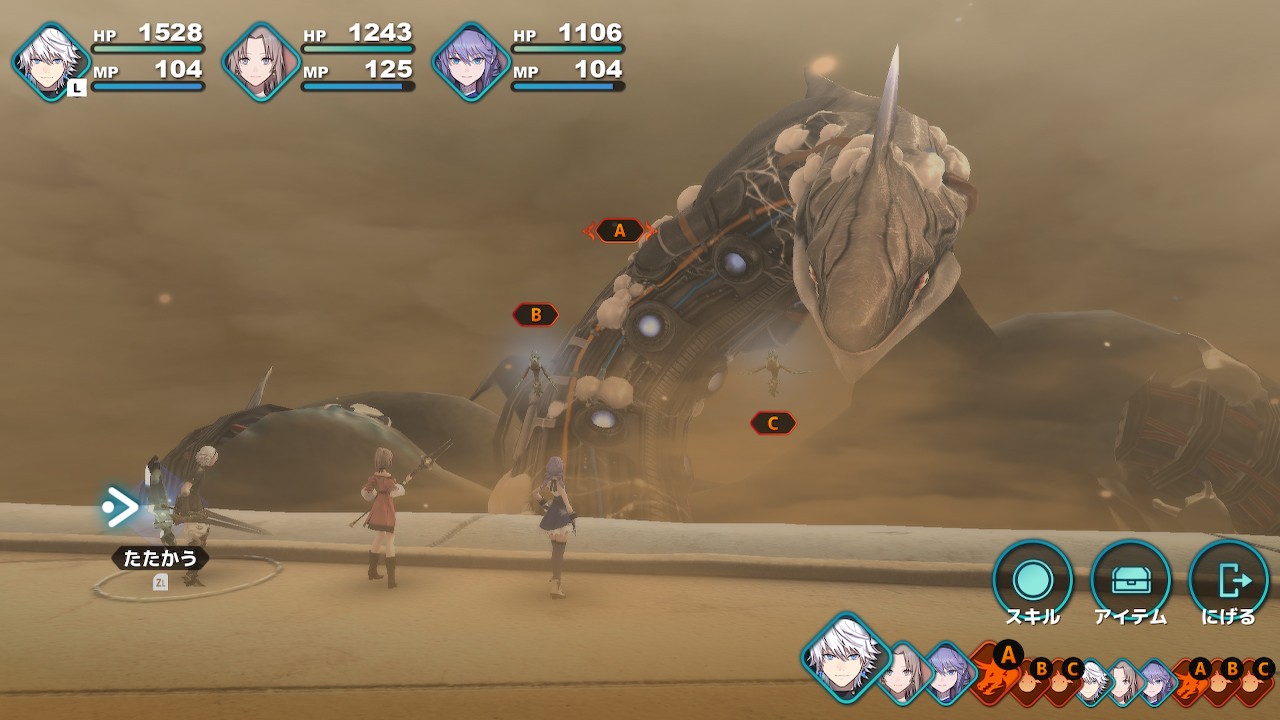Click the large active-turn portrait in turn order

coord(845,657)
